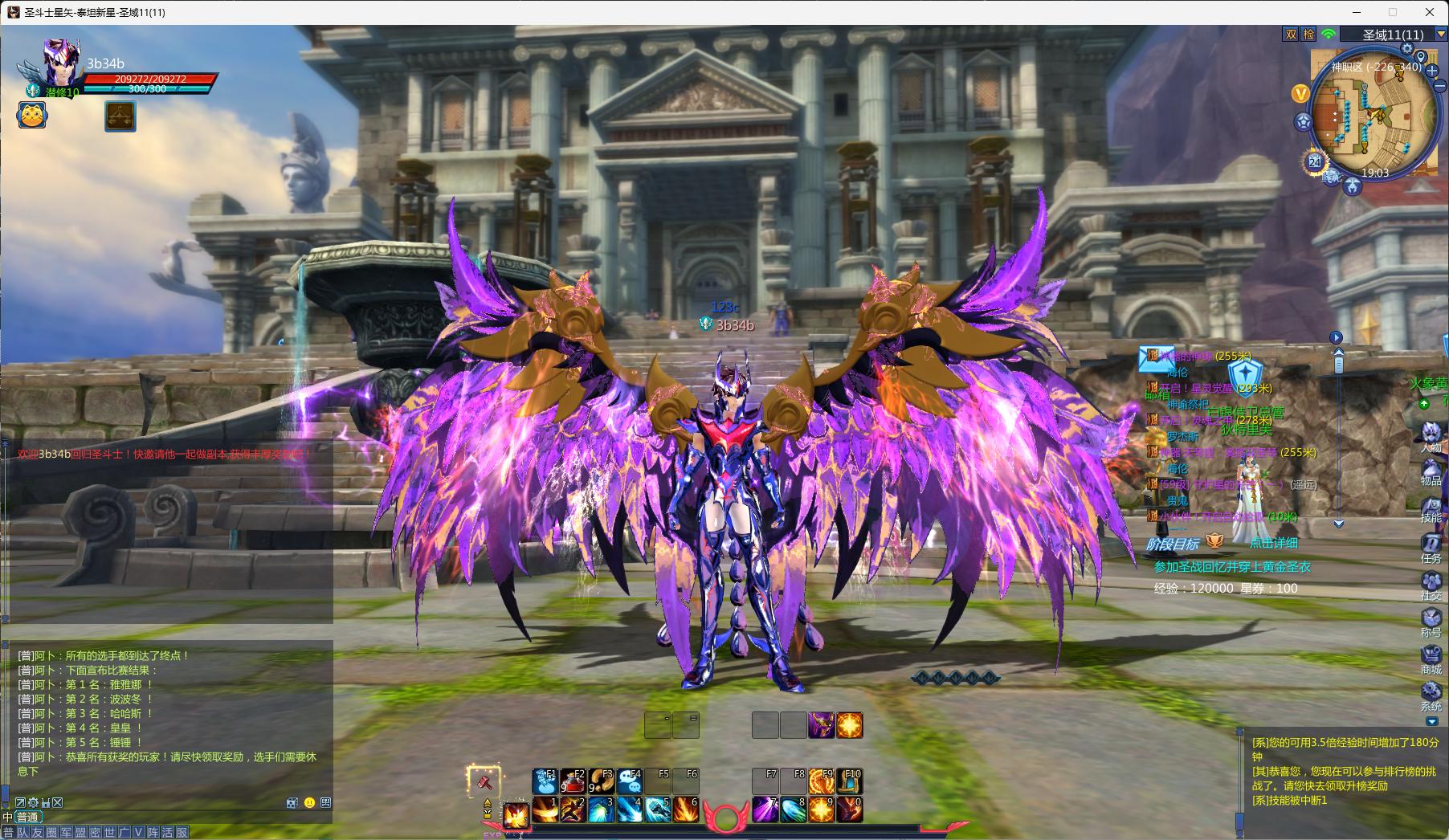
Task: Open the 系统 system menu
Action: coord(1431,695)
